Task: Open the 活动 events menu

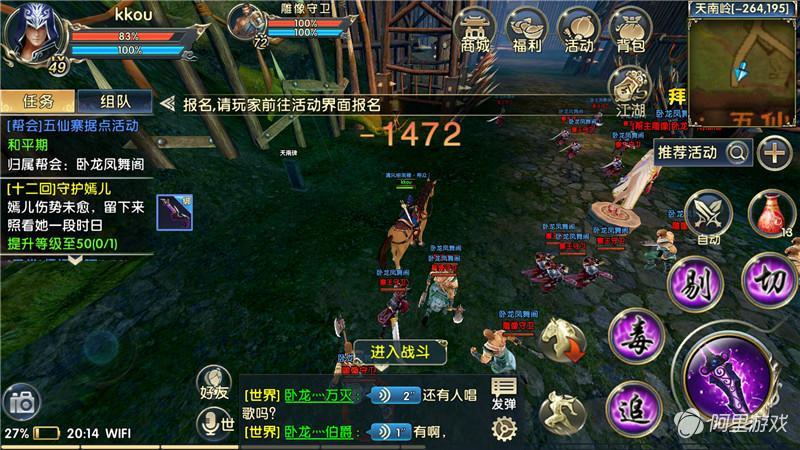Action: (579, 31)
